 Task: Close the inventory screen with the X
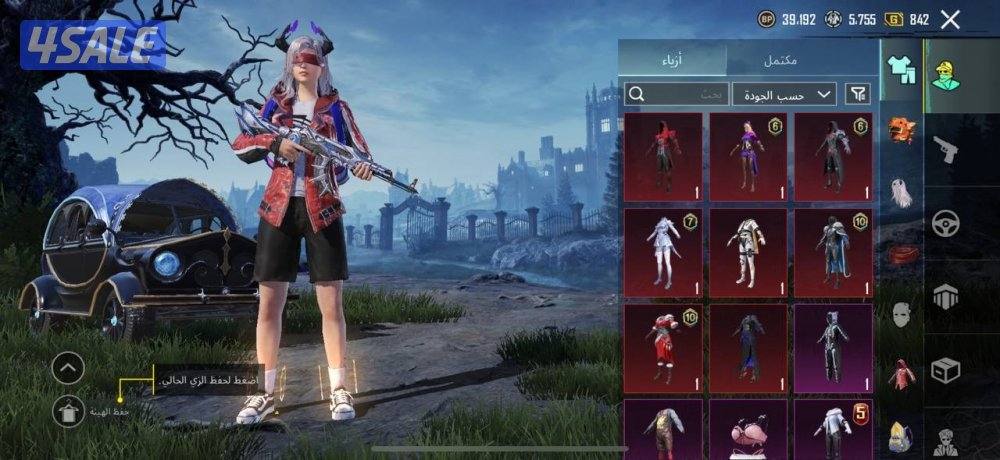click(x=950, y=19)
